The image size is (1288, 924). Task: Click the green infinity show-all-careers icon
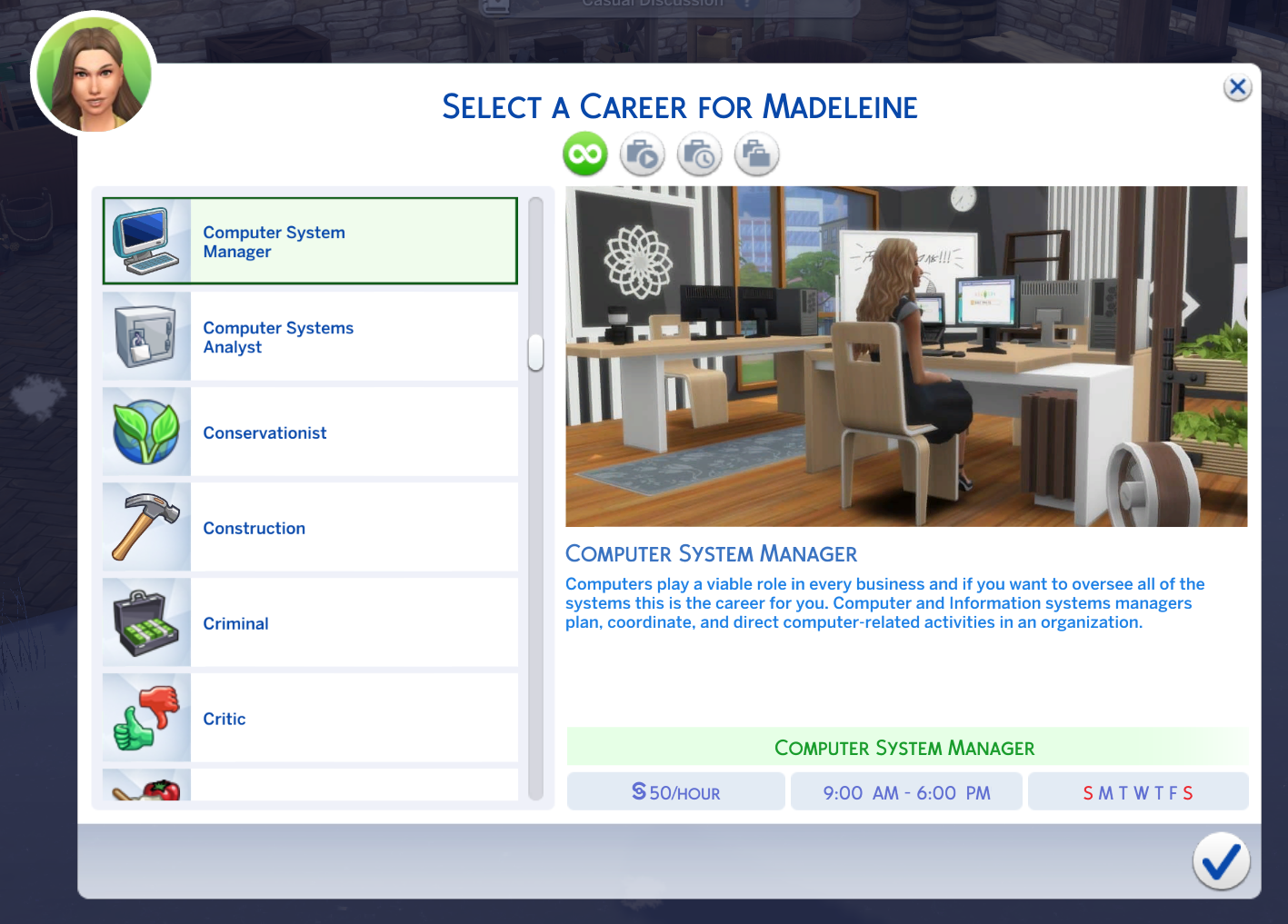point(584,154)
